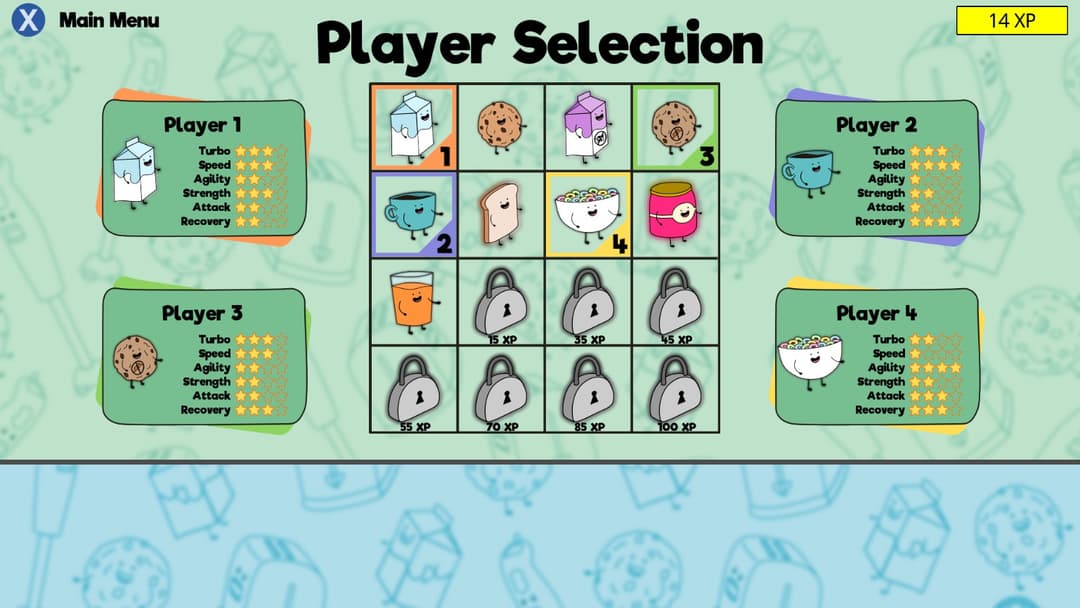Select the padlock tile costing 45 XP

pos(675,301)
